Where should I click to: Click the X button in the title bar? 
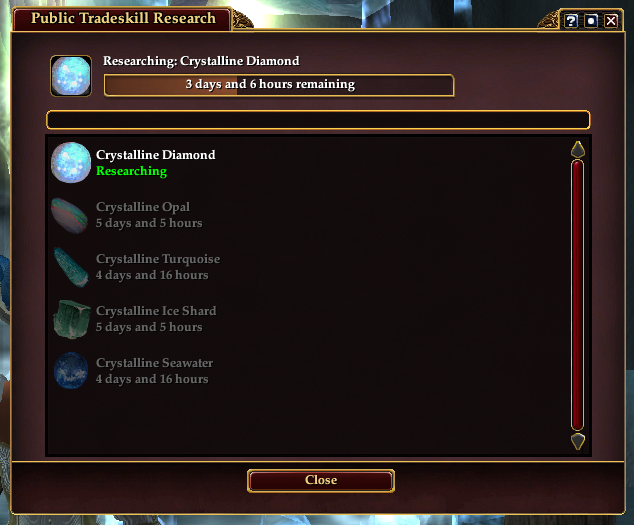coord(611,21)
